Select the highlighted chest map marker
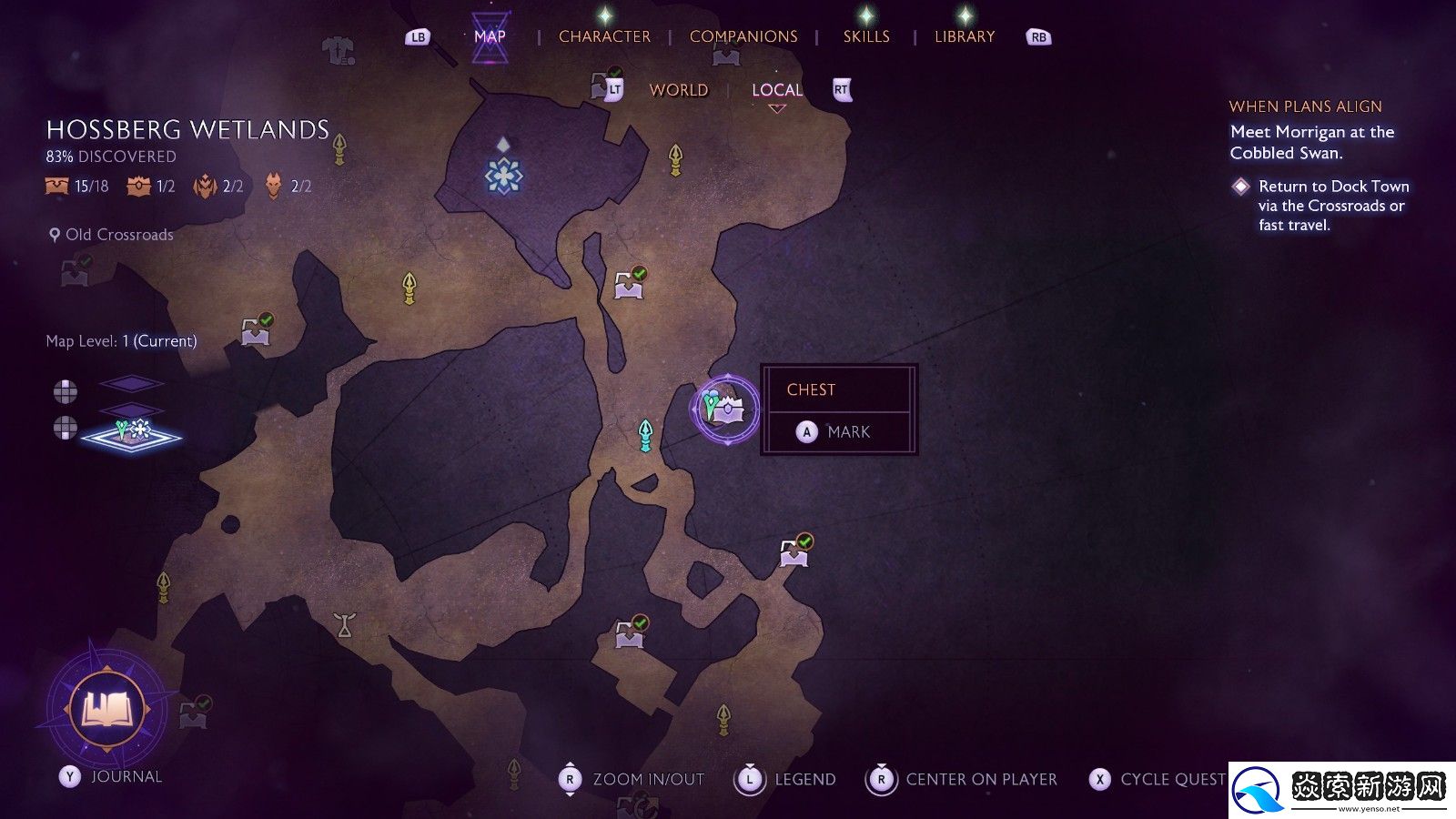Viewport: 1456px width, 819px height. pos(725,409)
